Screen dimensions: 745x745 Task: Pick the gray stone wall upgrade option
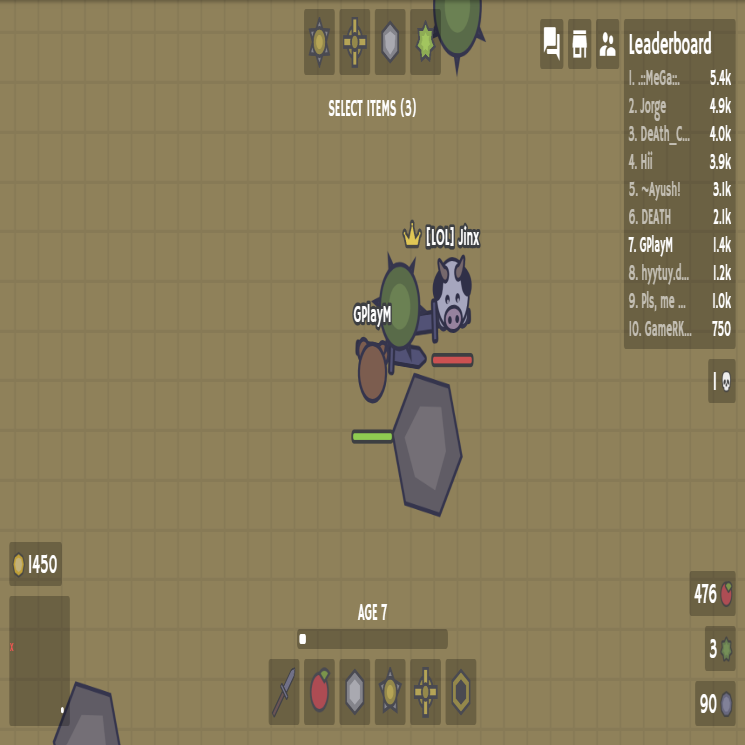click(390, 42)
